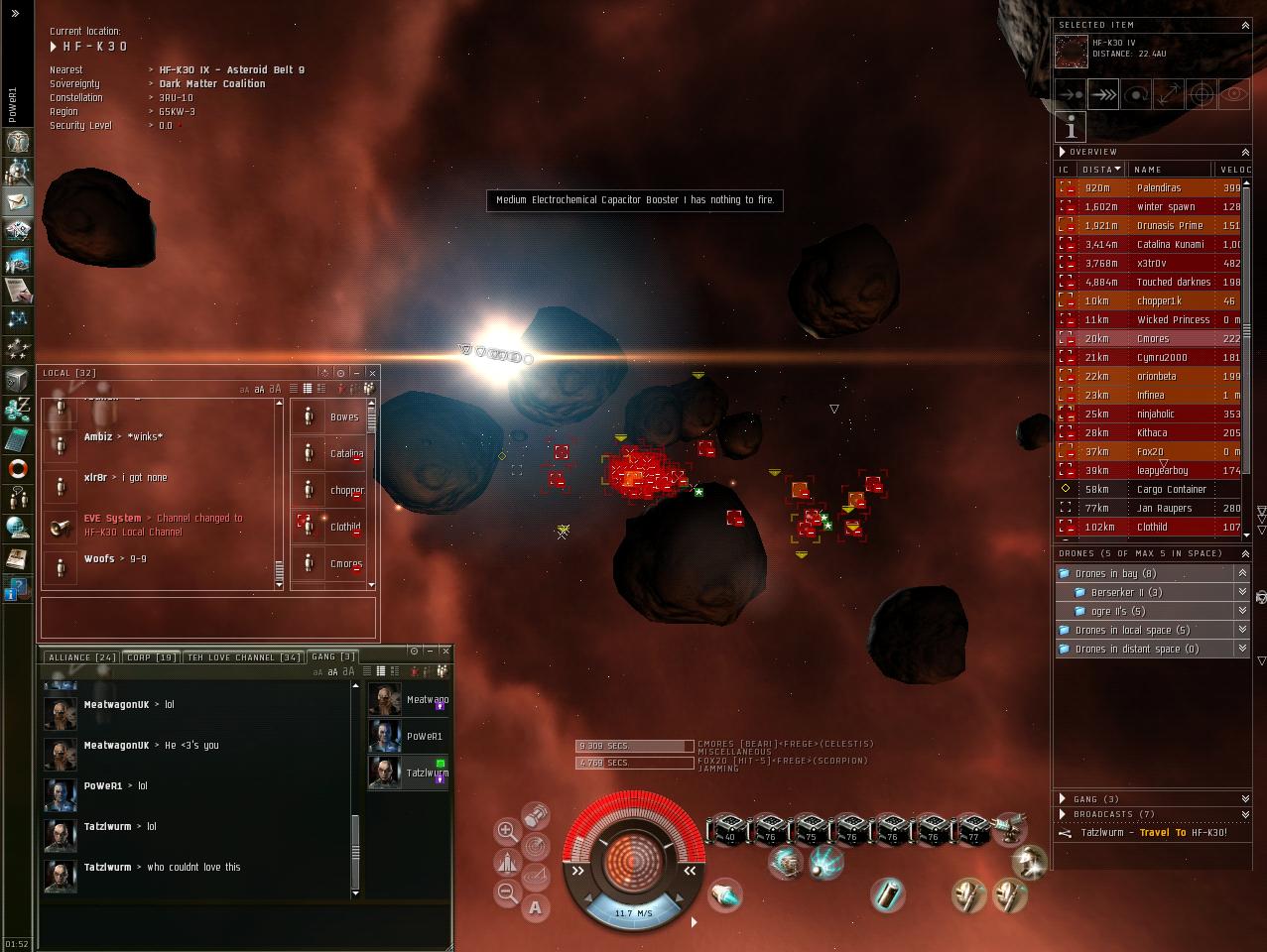Switch to the Corp chat tab

152,657
